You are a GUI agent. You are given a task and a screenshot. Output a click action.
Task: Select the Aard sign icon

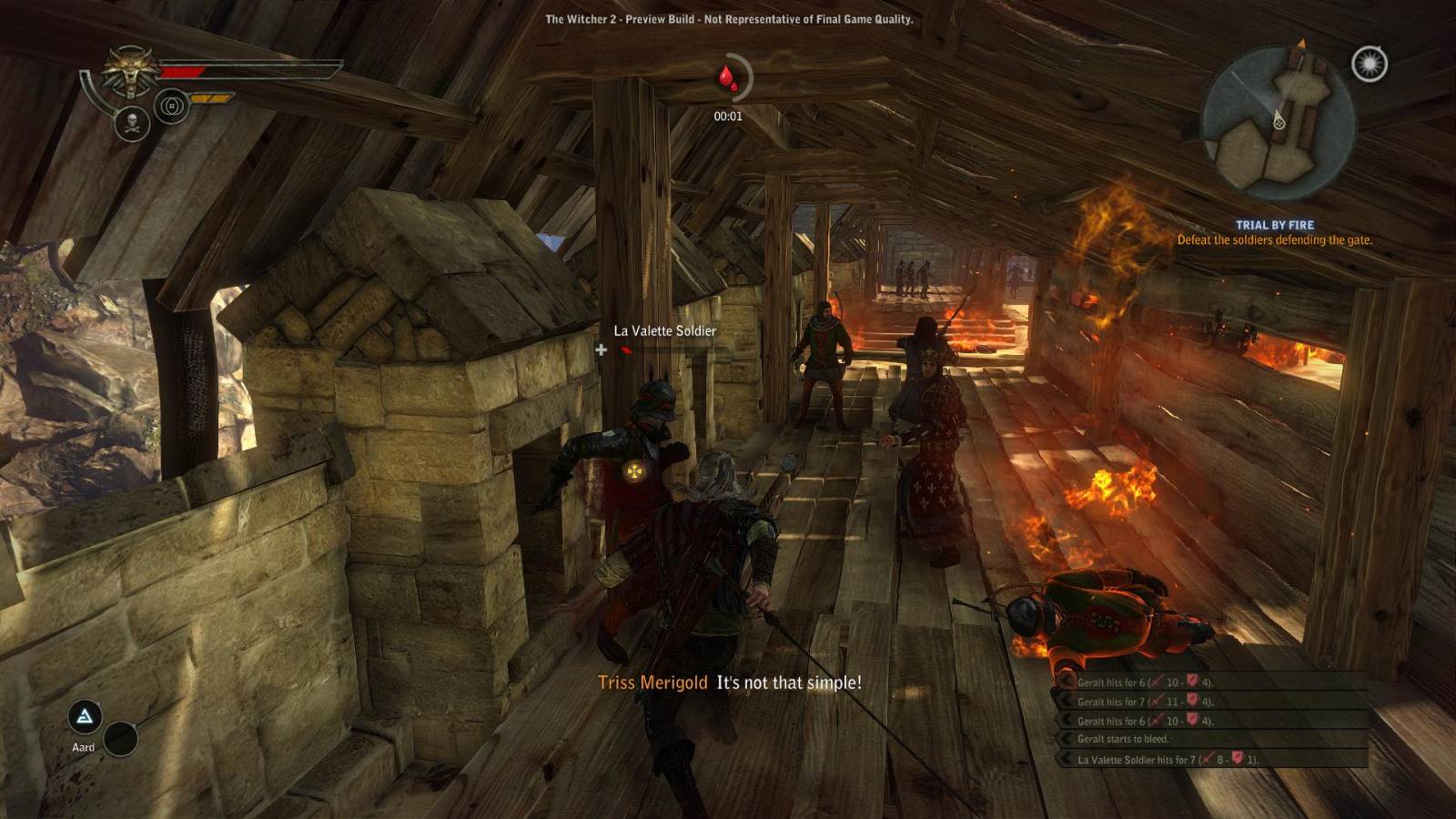85,717
